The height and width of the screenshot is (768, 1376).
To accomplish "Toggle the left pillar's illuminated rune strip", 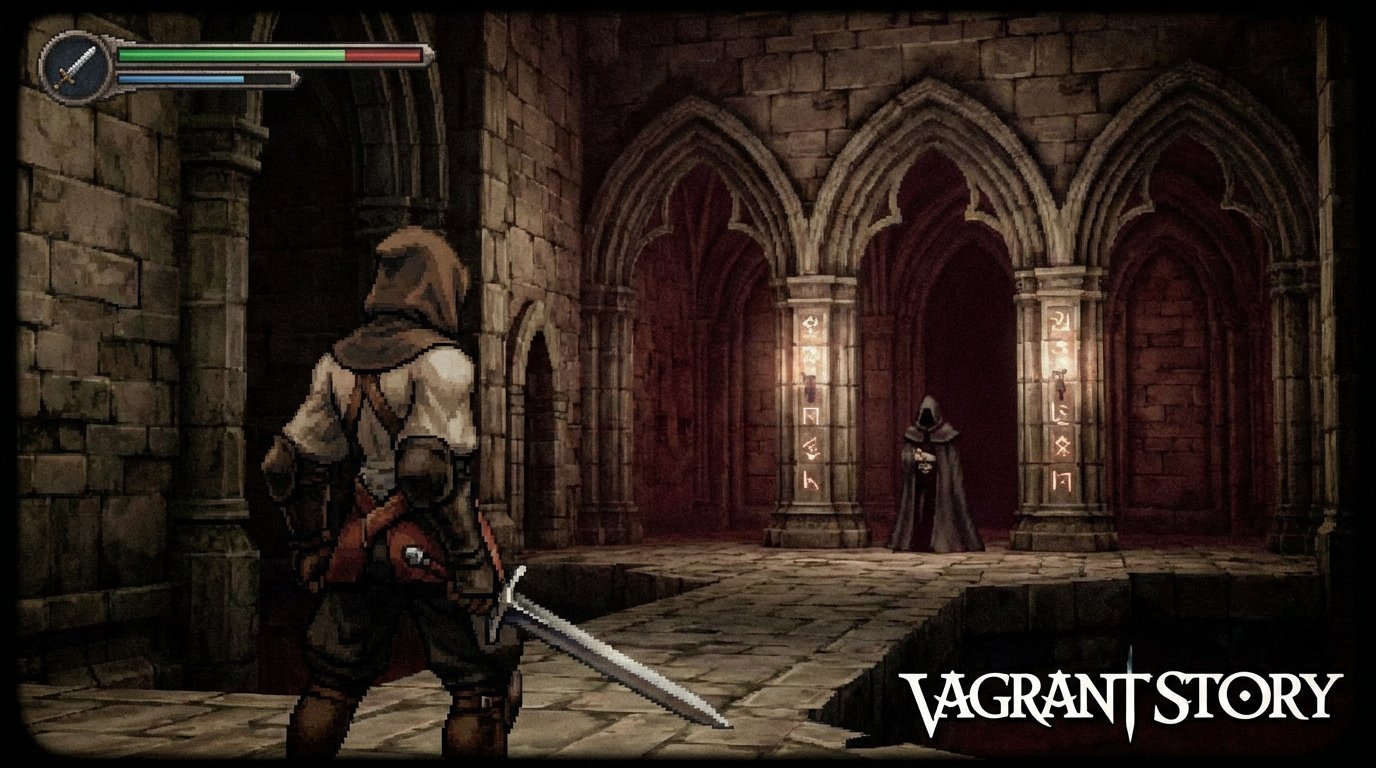I will [808, 400].
